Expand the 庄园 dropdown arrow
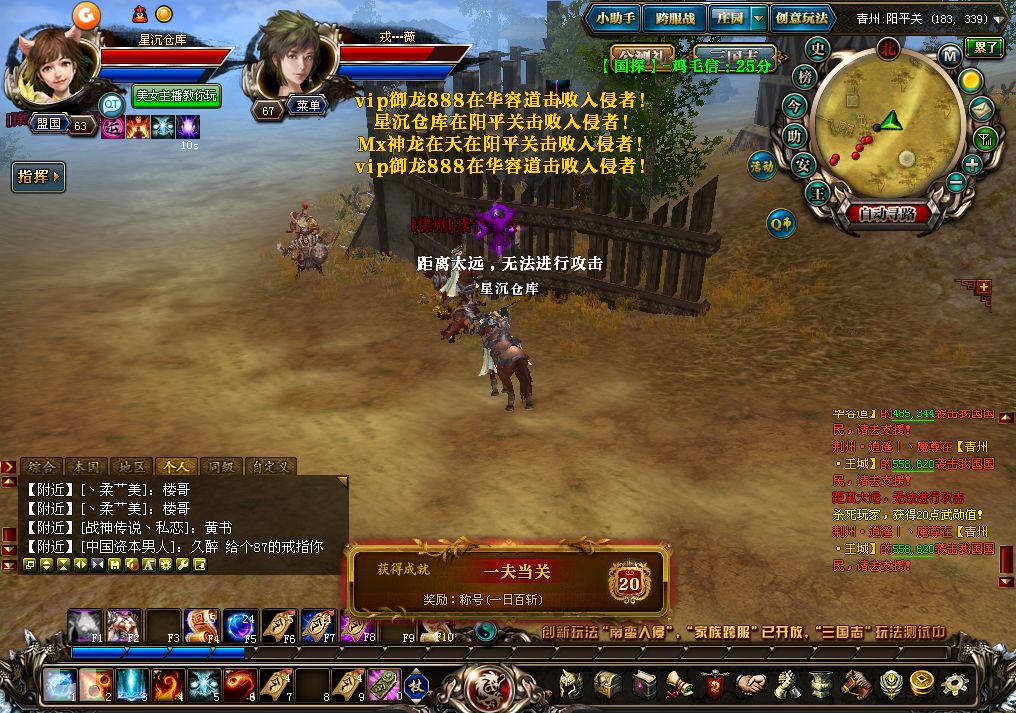This screenshot has height=713, width=1016. coord(758,17)
